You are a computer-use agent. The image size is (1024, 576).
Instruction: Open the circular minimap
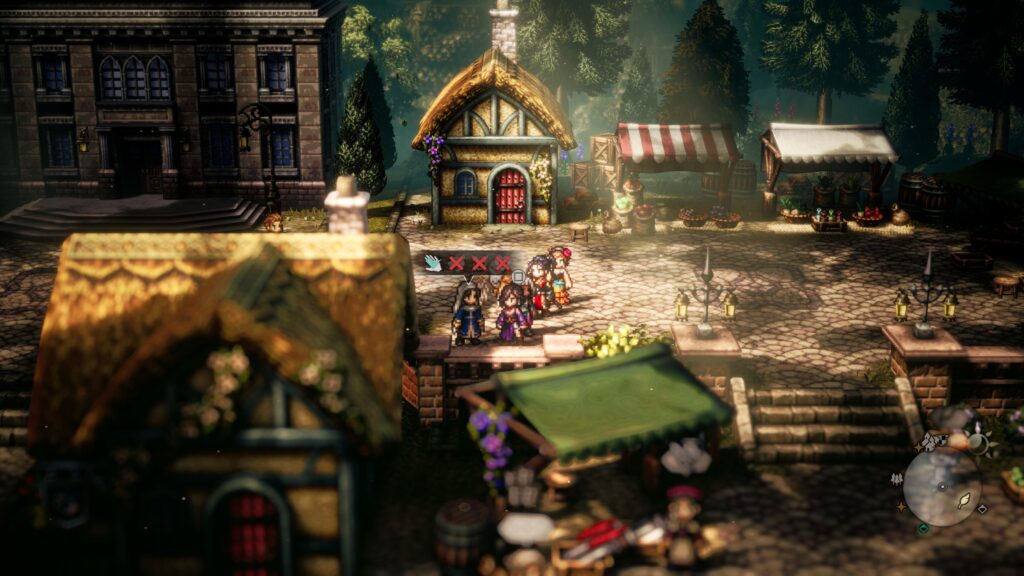coord(942,486)
